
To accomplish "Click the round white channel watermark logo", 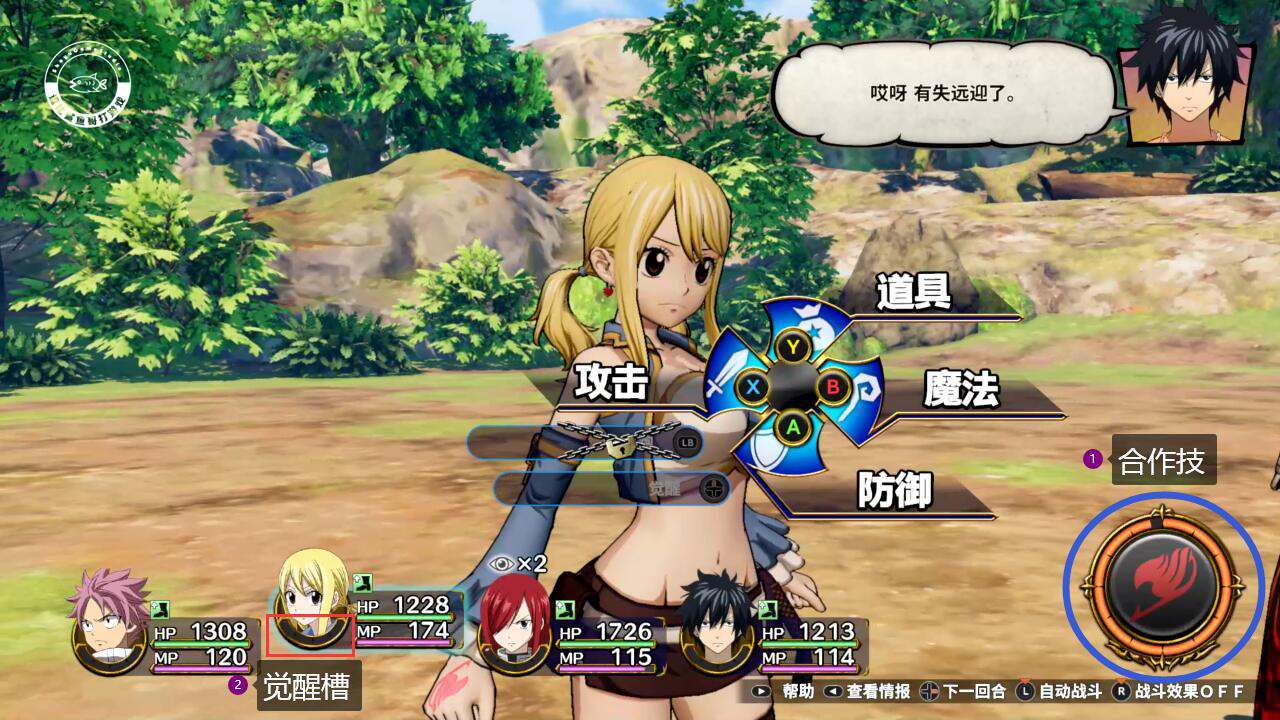I will click(x=89, y=84).
